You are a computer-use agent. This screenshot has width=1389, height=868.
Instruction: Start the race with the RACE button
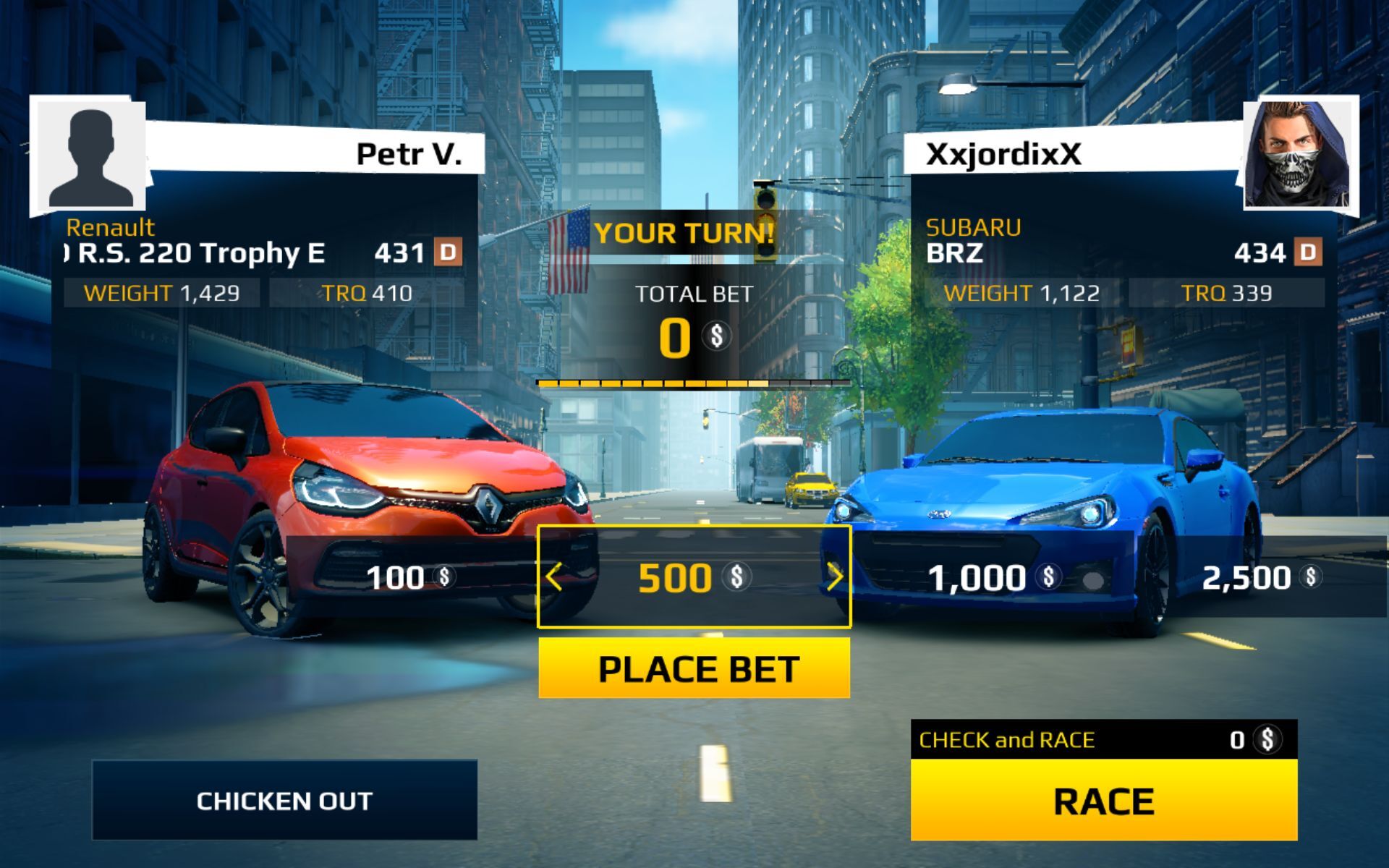[x=1103, y=800]
